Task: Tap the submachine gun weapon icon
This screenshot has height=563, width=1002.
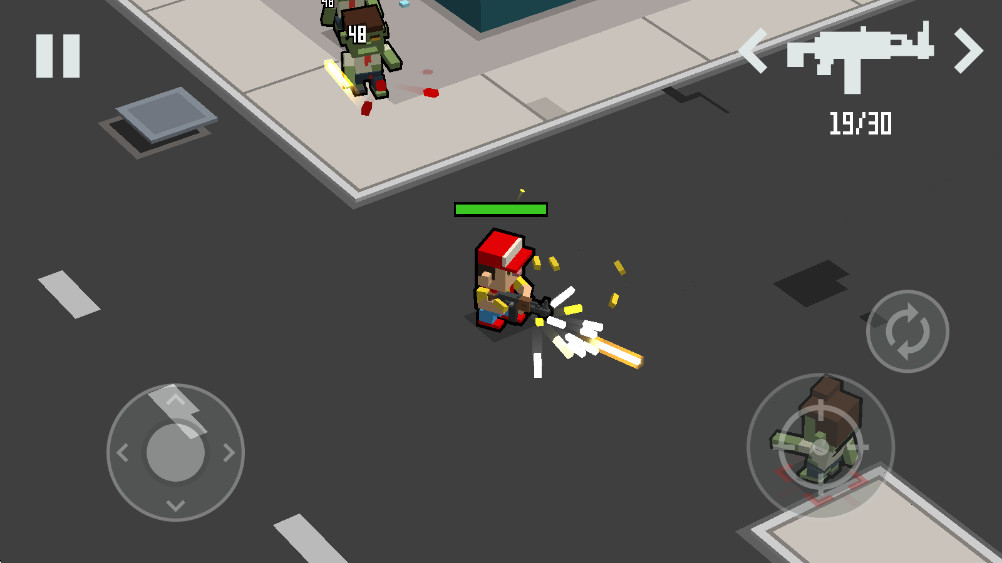Action: point(860,56)
